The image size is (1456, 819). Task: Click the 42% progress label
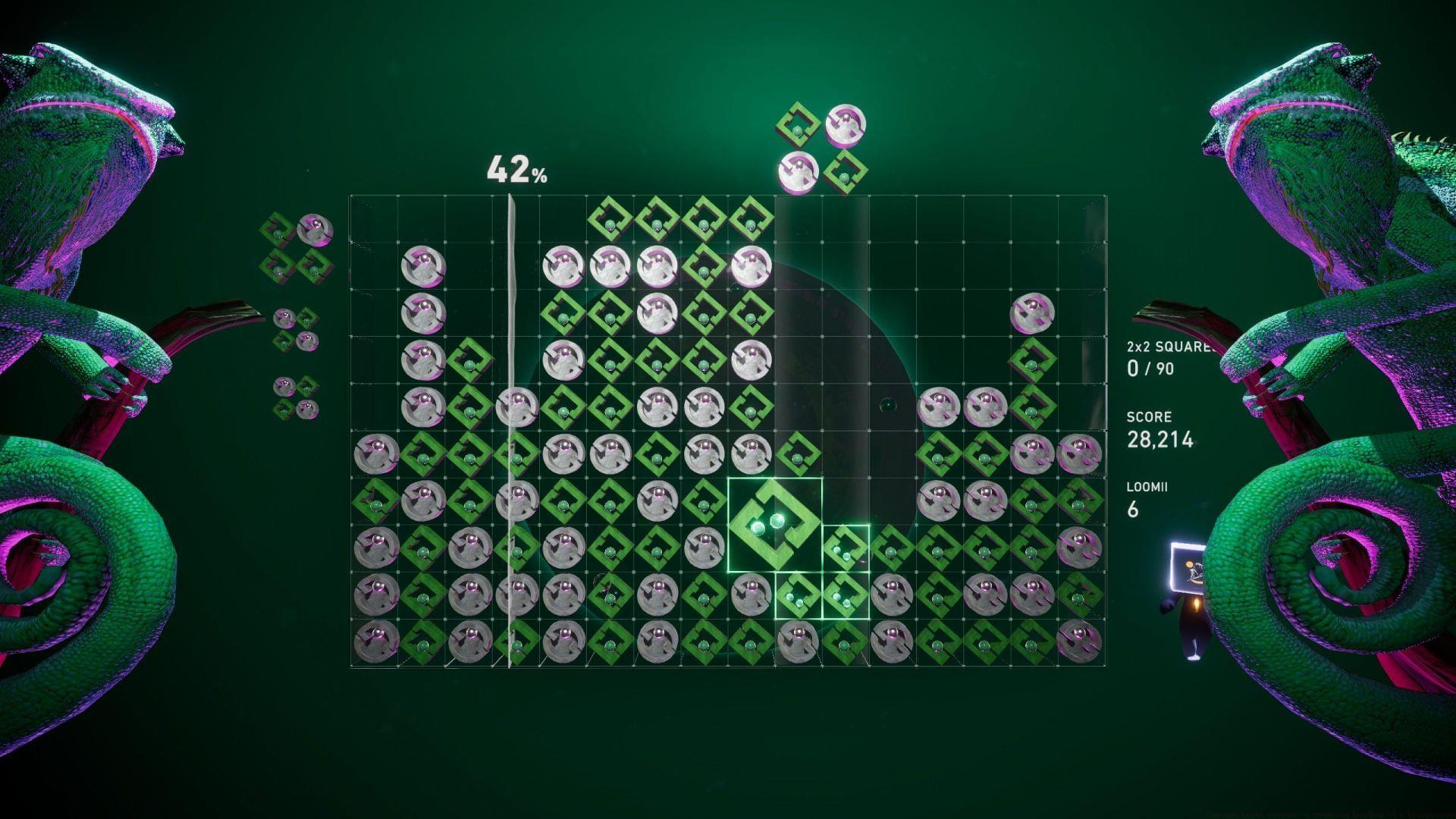point(516,173)
